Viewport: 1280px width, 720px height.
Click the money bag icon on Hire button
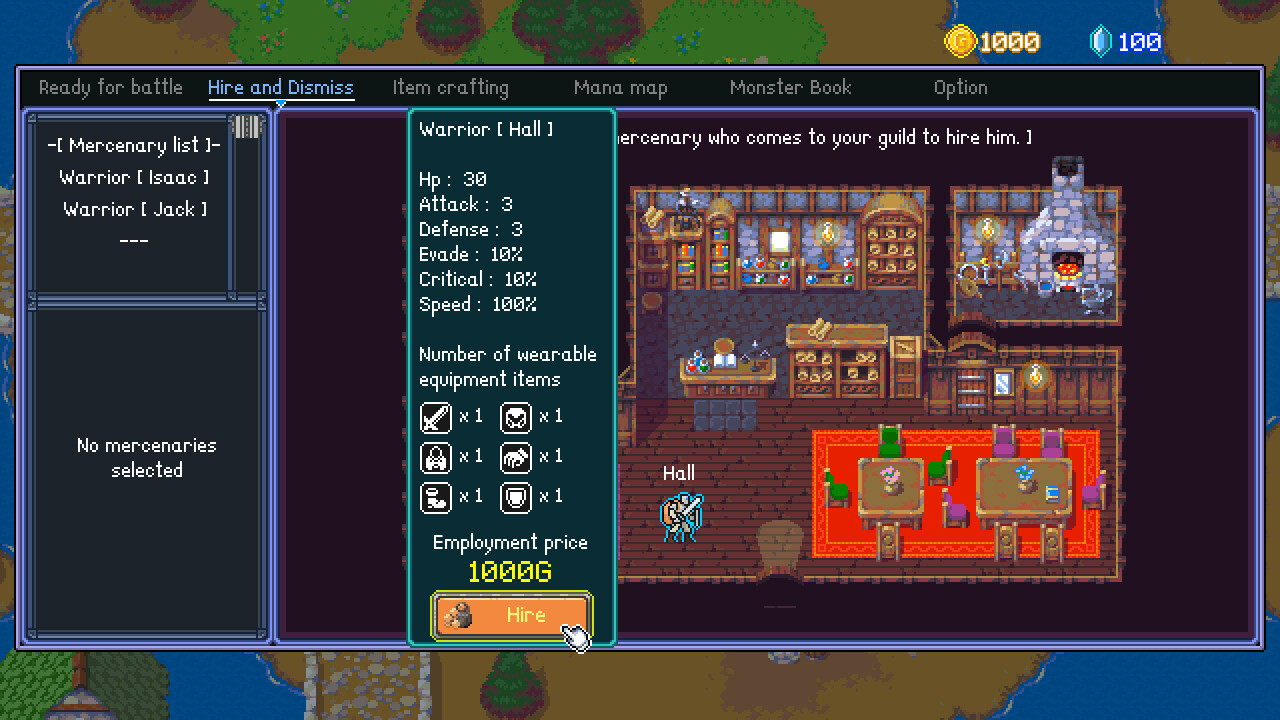(459, 616)
